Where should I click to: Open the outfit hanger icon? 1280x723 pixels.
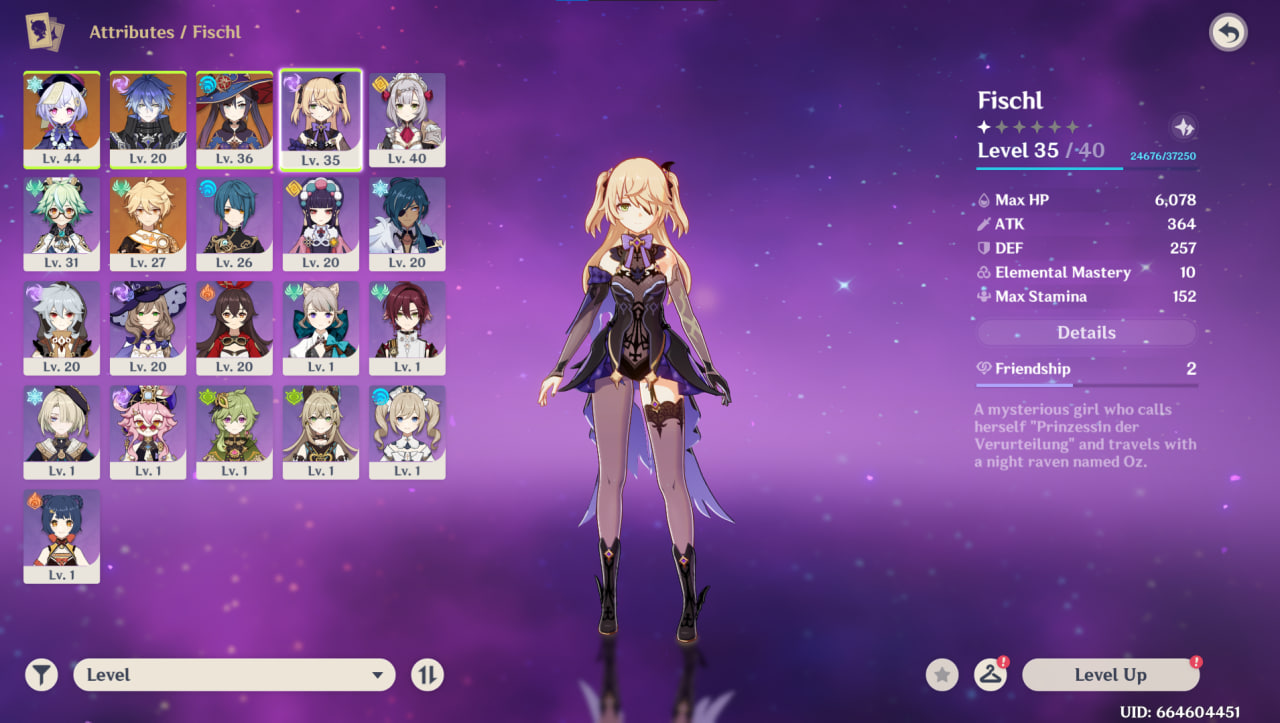coord(990,675)
